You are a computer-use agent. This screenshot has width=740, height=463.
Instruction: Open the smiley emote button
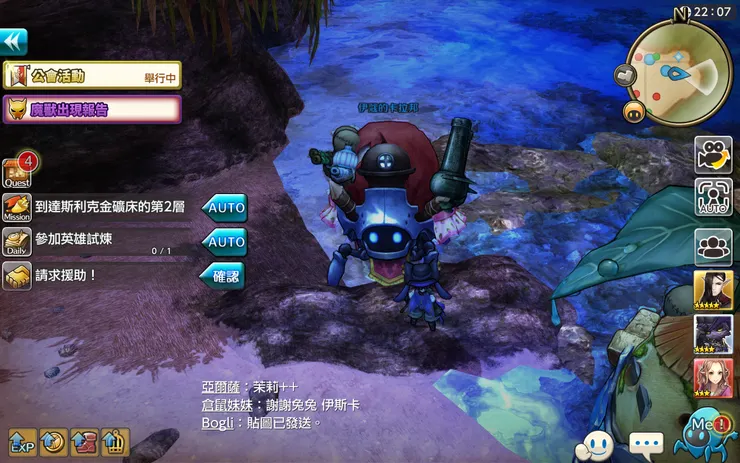[x=597, y=443]
